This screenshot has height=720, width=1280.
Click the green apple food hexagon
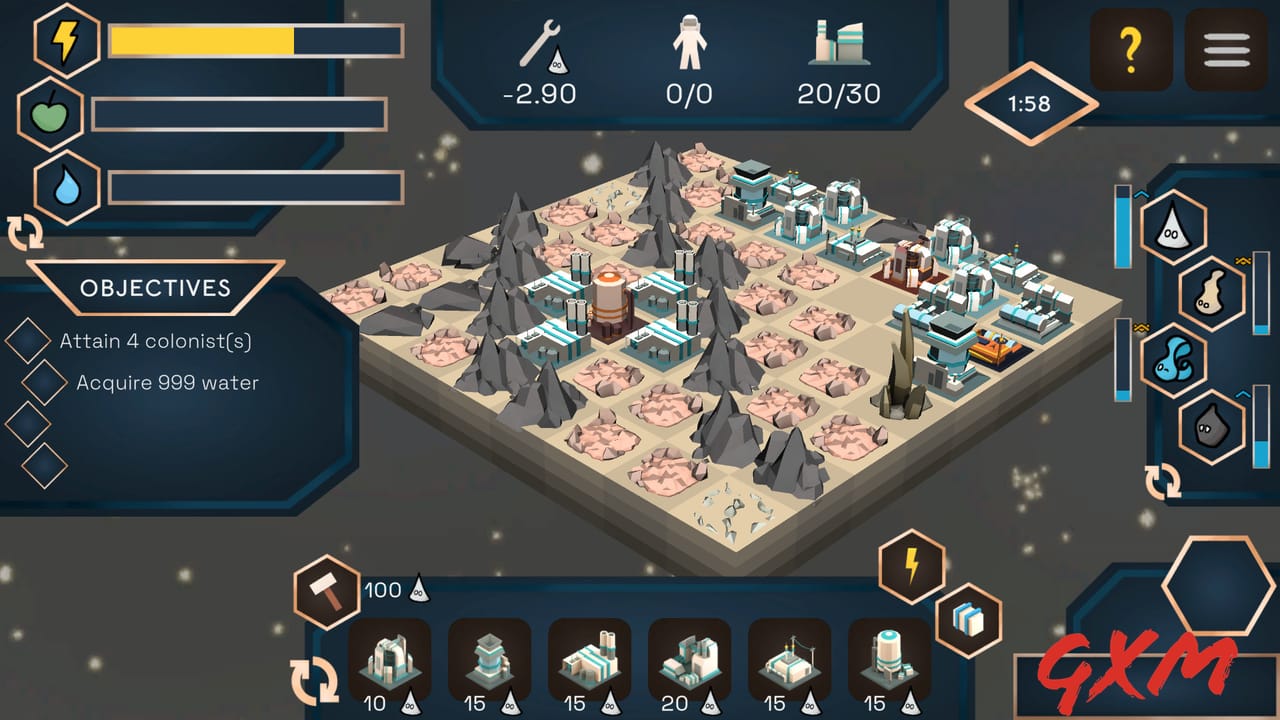tap(50, 114)
